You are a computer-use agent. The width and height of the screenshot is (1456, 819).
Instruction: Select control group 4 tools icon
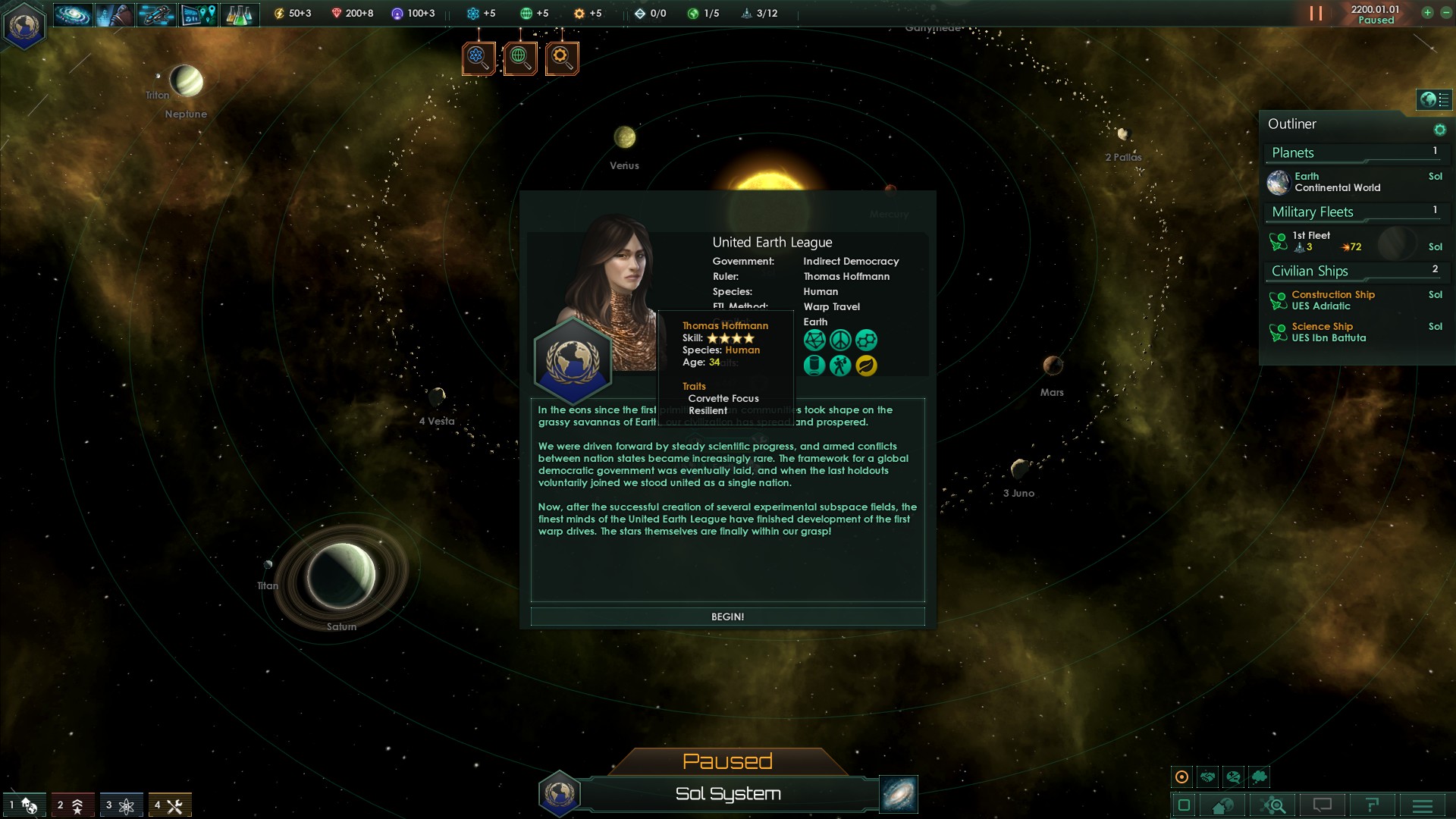click(x=169, y=805)
